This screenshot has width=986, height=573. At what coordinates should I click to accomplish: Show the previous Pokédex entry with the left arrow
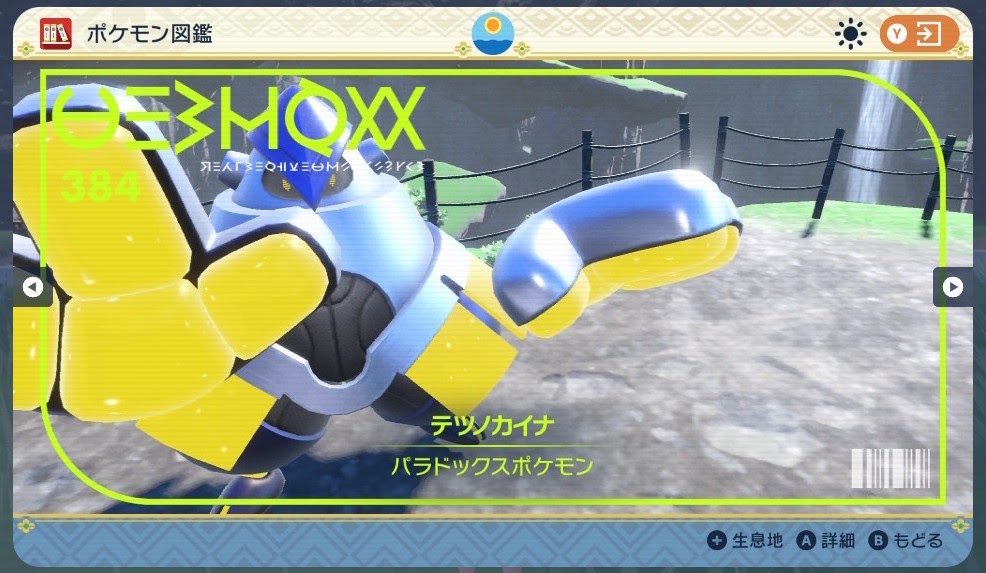click(32, 288)
